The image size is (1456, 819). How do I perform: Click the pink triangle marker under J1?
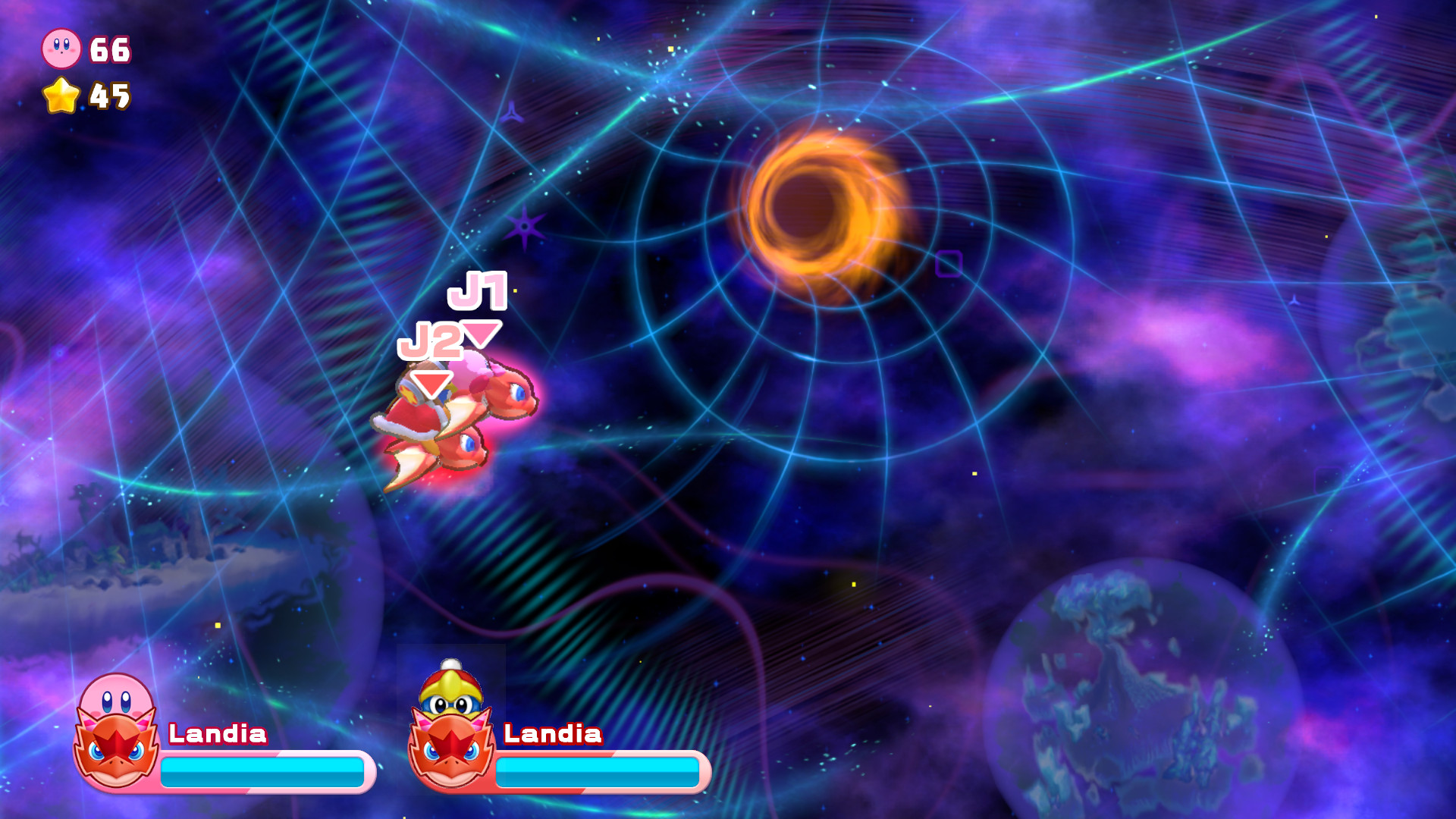coord(482,334)
